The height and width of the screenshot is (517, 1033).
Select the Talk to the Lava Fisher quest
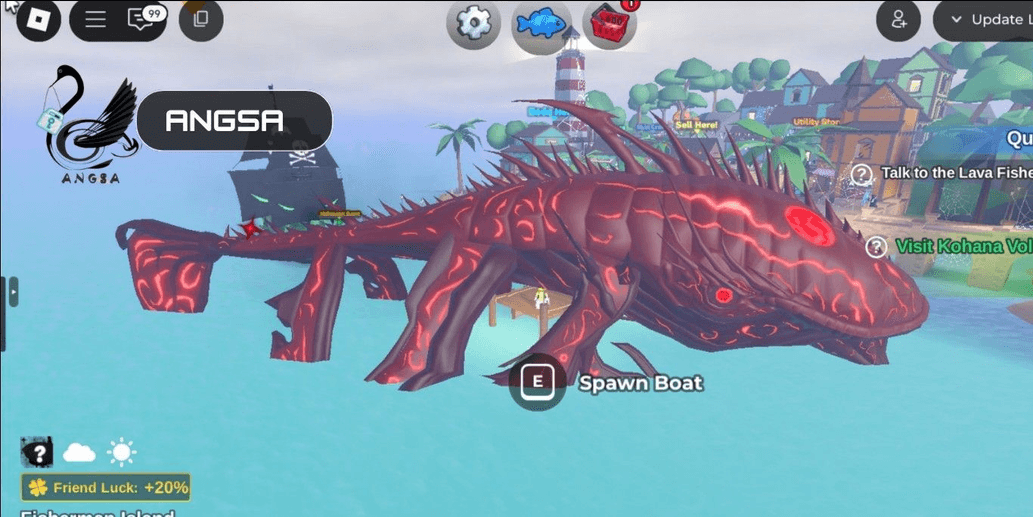tap(952, 174)
